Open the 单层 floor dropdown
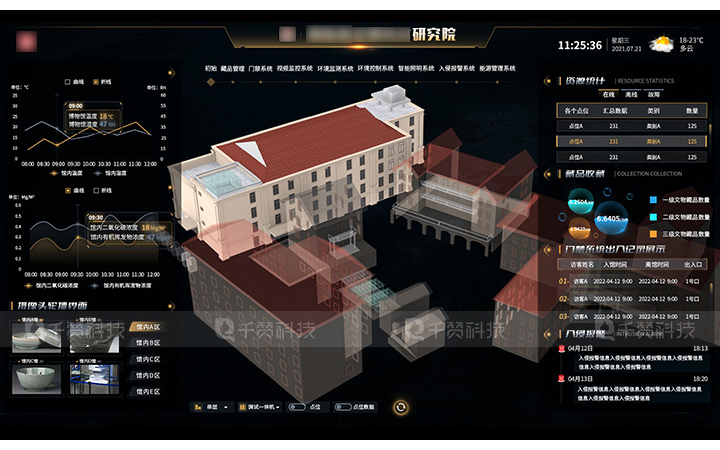720x450 pixels. tap(213, 407)
